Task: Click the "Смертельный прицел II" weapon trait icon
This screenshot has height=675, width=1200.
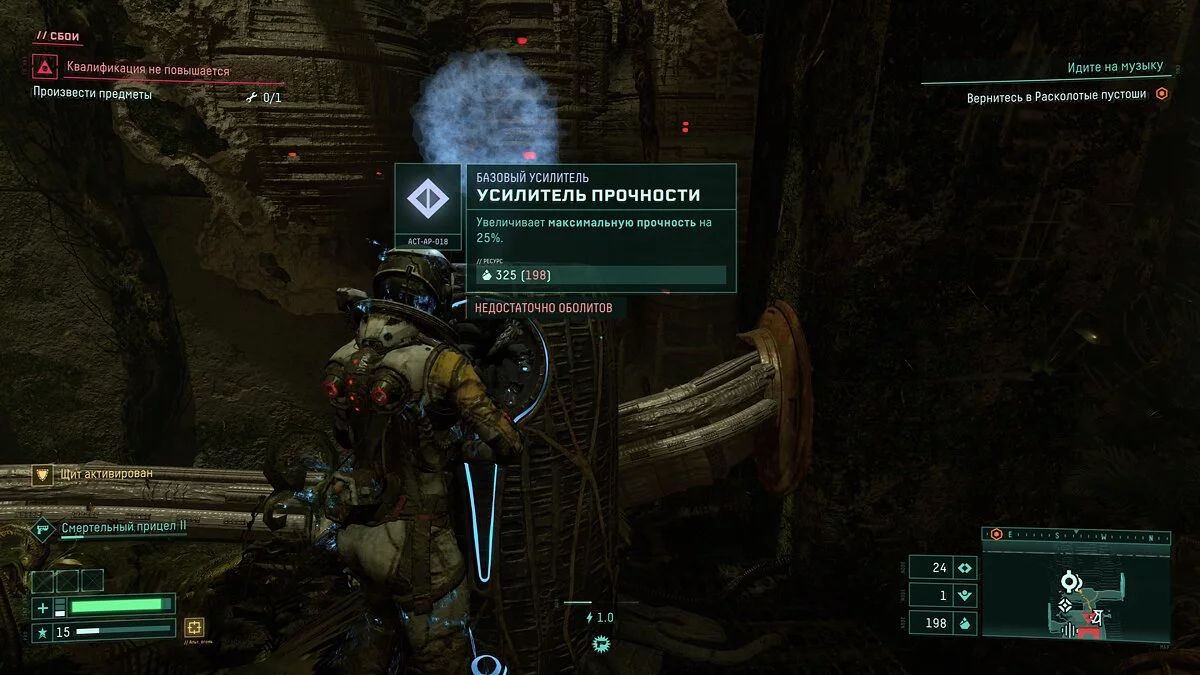Action: pyautogui.click(x=42, y=527)
